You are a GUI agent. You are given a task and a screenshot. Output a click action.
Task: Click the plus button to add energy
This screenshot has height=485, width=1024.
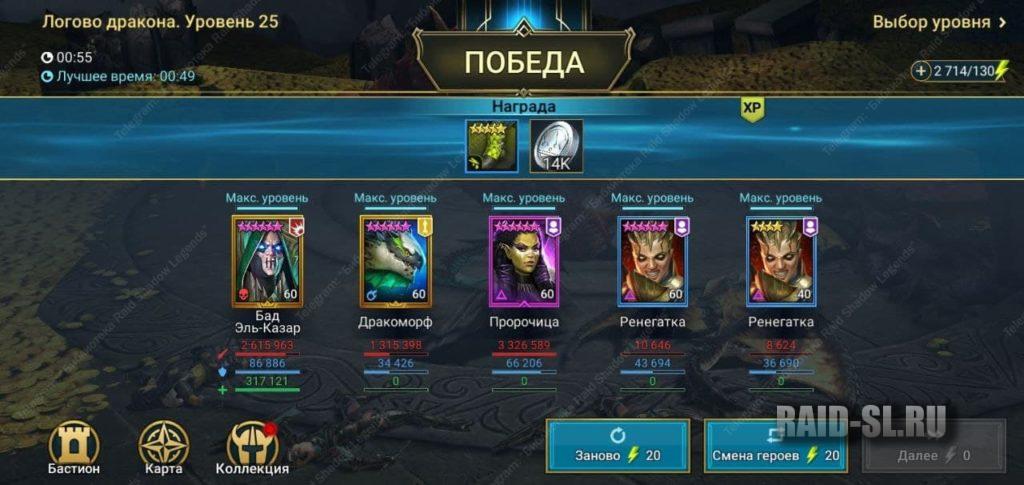921,71
